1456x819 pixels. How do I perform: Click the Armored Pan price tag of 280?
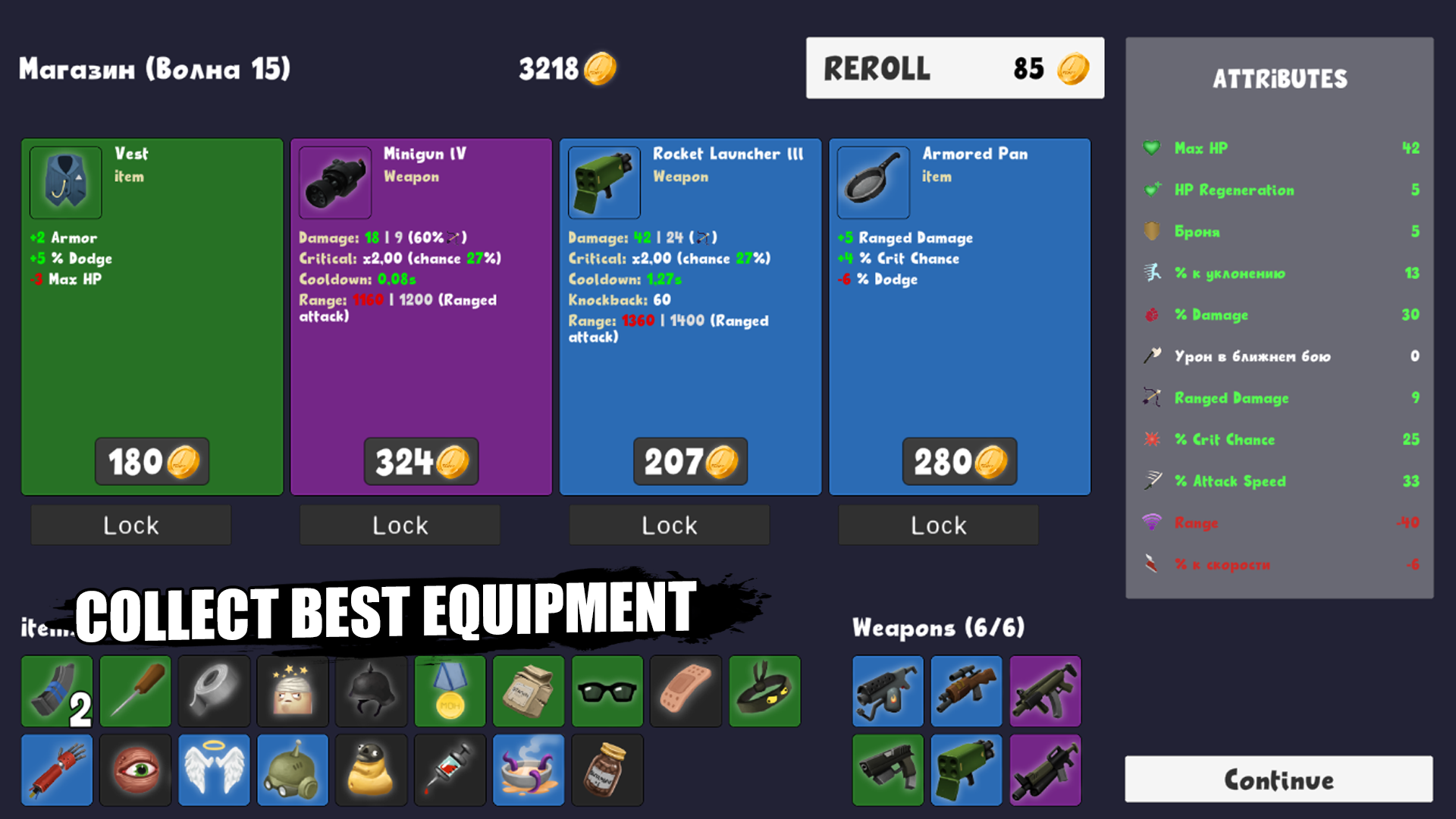[959, 461]
